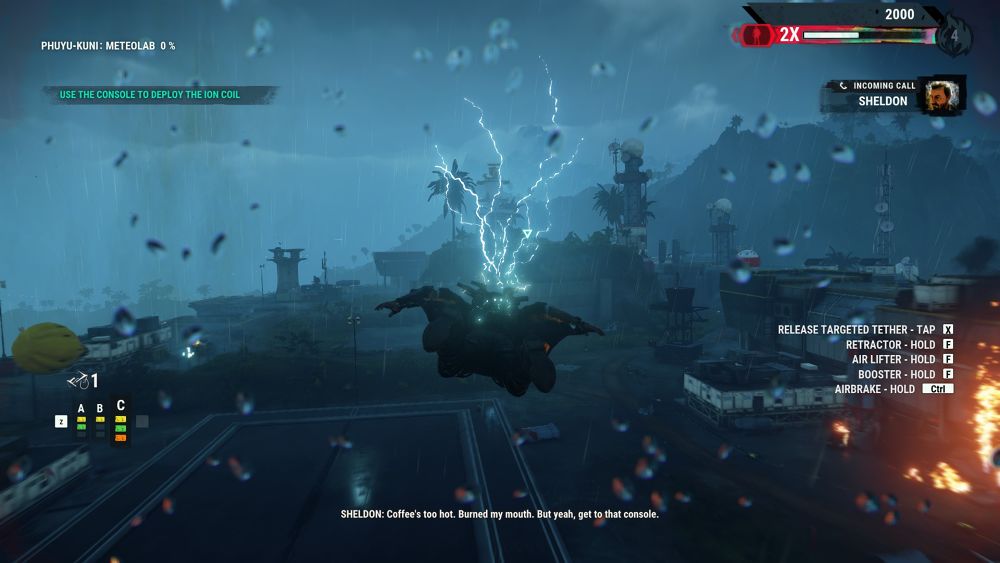The width and height of the screenshot is (1000, 563).
Task: Click the red squad soldier icon
Action: [x=762, y=35]
